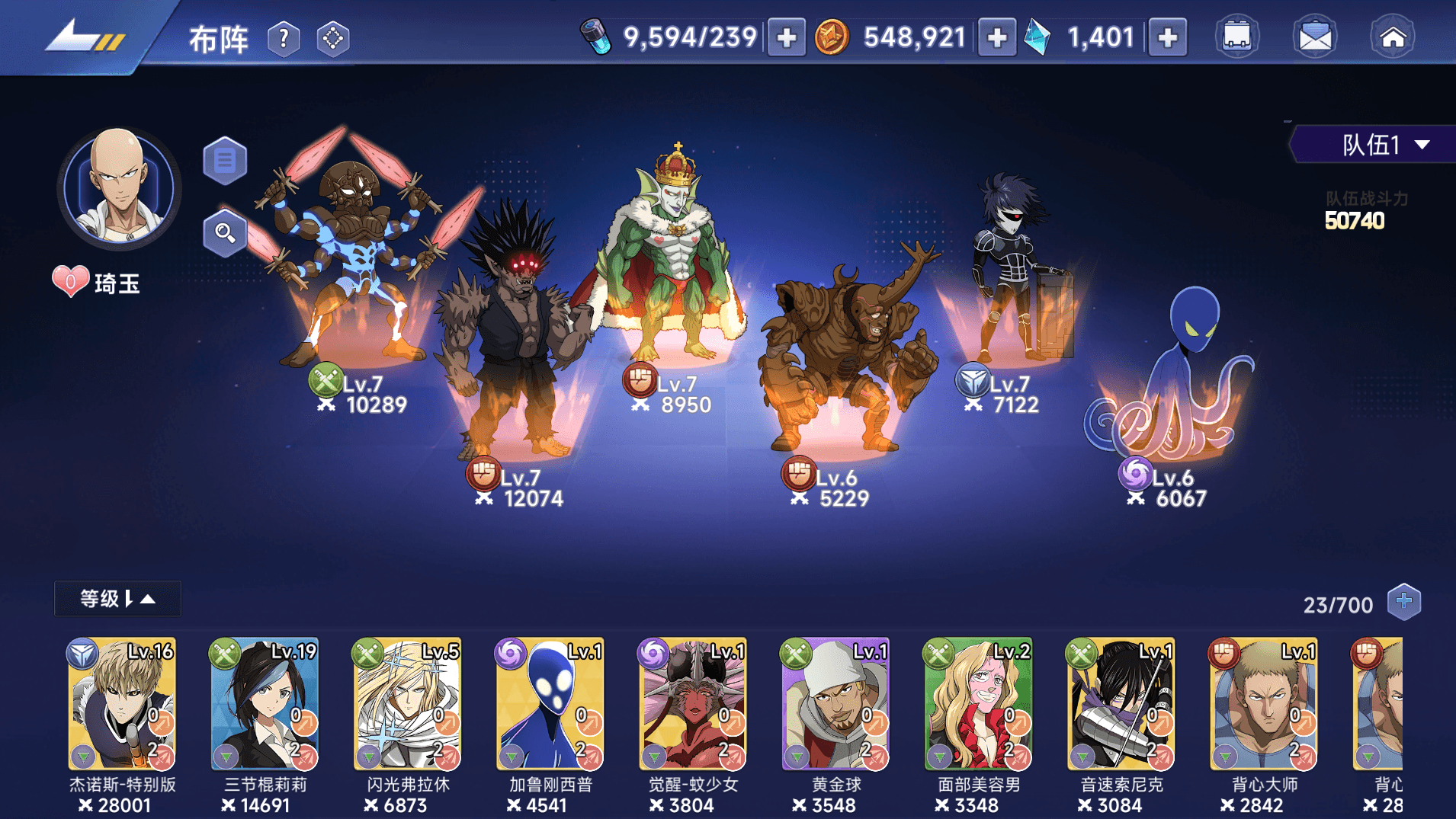This screenshot has height=819, width=1456.
Task: Open the hexagon list button
Action: [225, 161]
